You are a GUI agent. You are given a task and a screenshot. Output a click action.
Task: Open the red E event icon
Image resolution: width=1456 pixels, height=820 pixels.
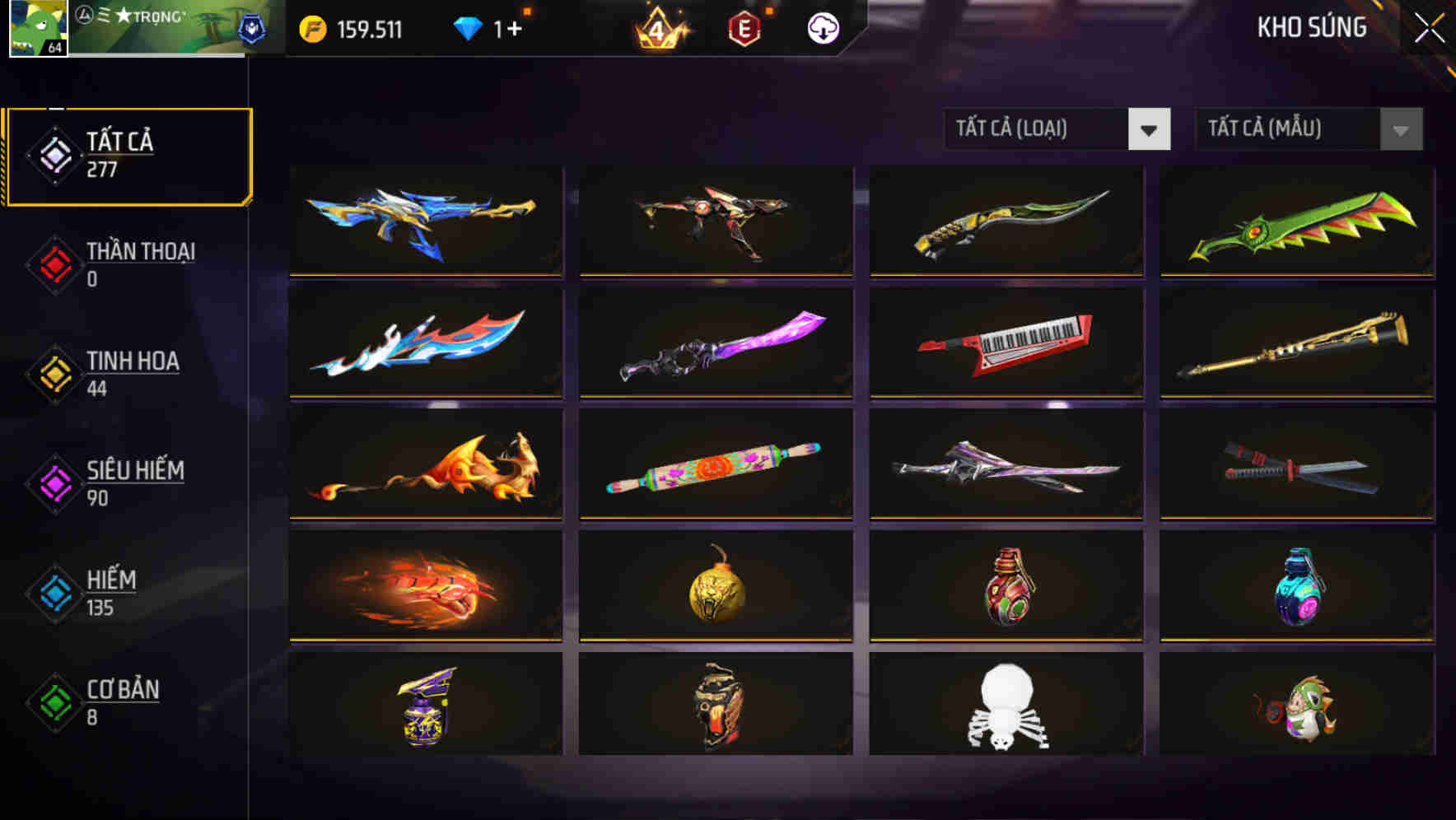tap(745, 27)
